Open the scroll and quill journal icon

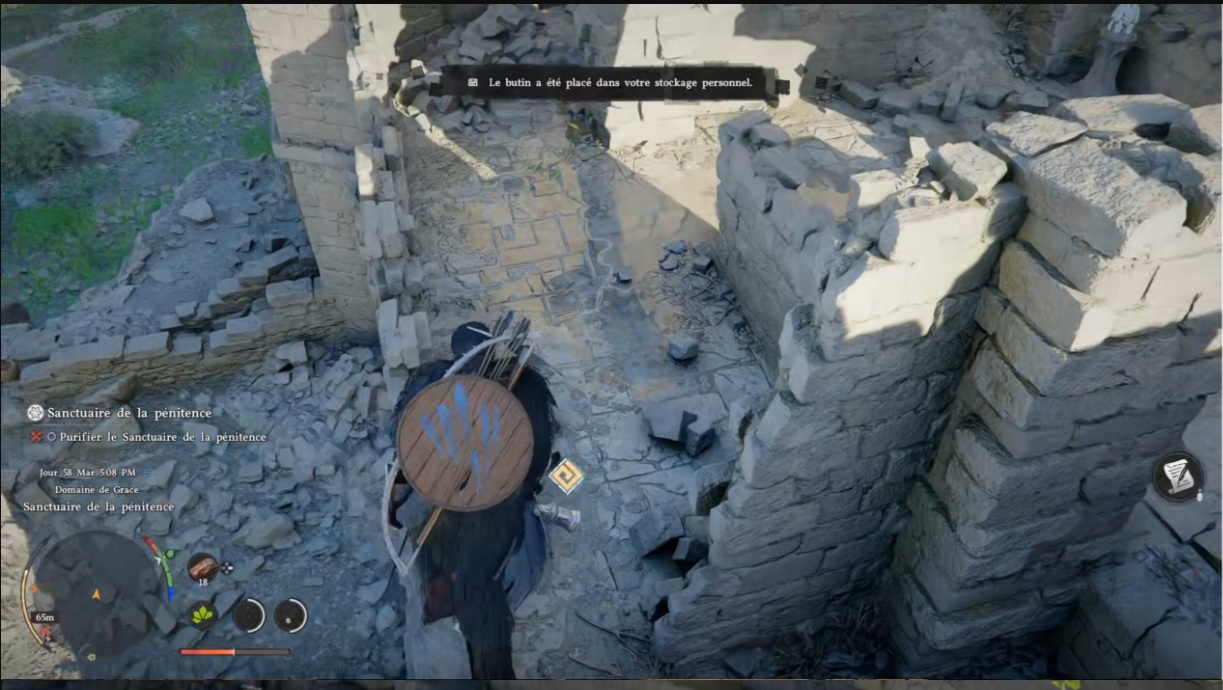(x=1177, y=477)
